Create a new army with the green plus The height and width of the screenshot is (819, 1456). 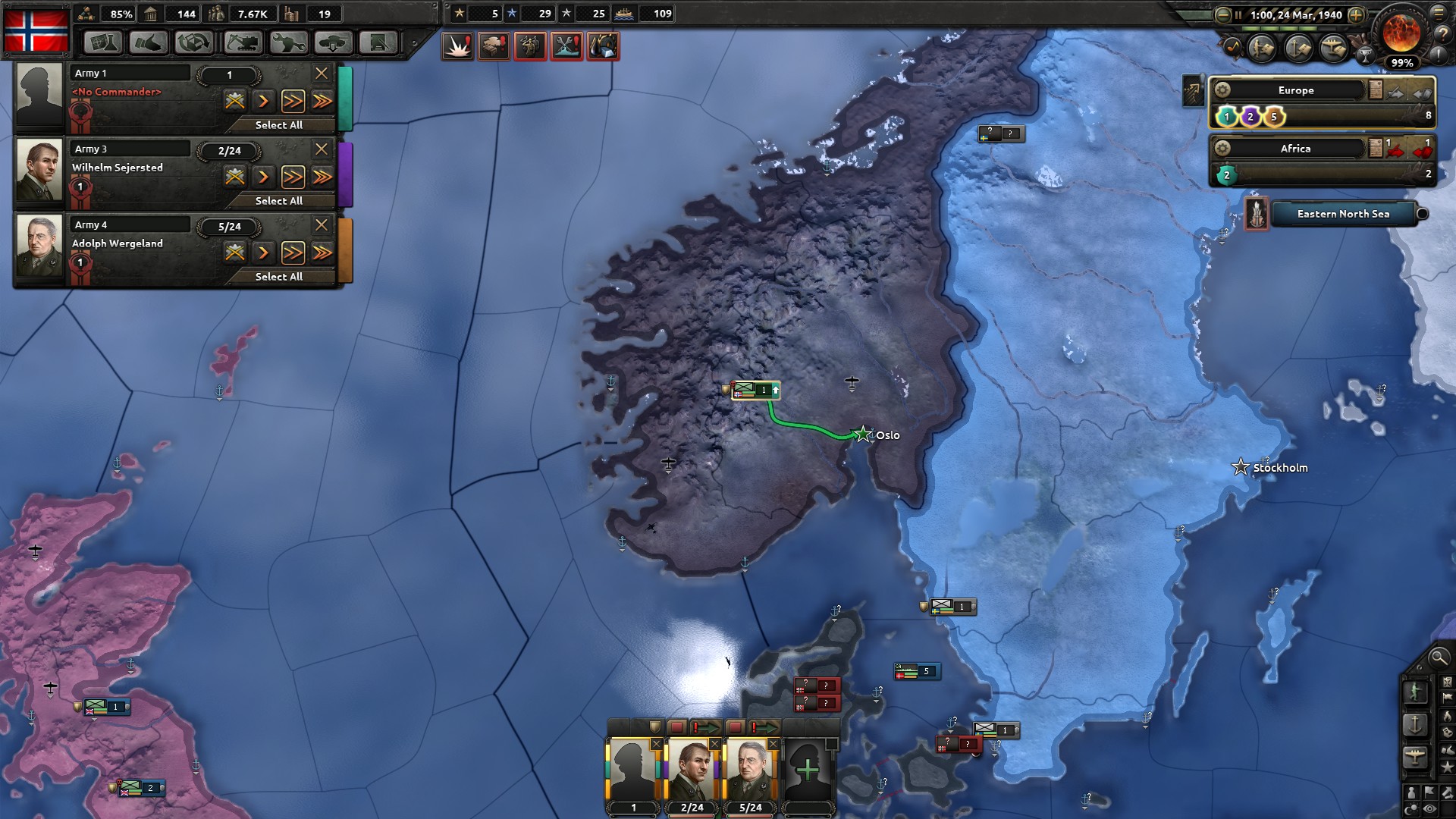[x=809, y=769]
